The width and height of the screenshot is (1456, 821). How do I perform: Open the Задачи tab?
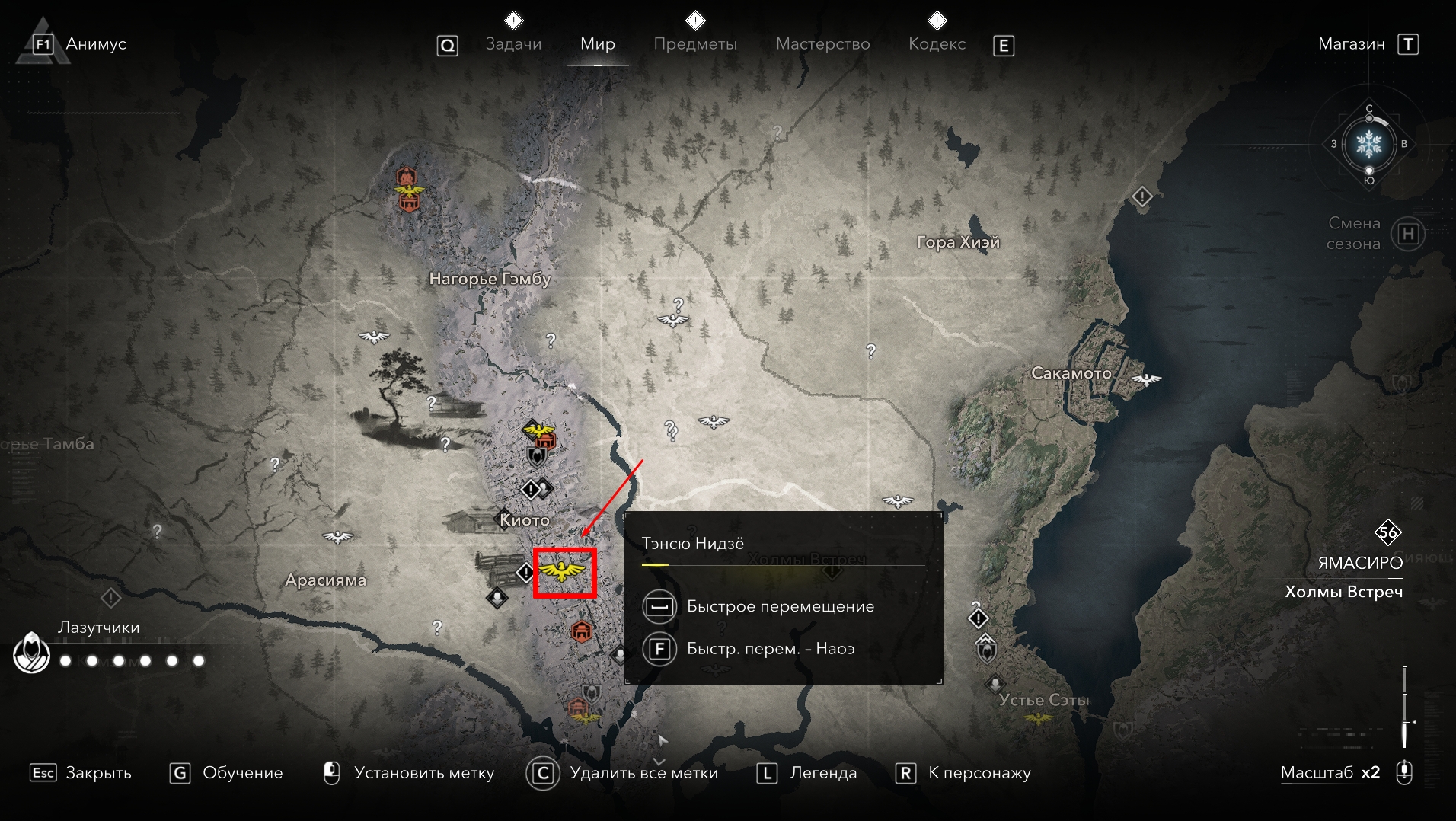click(x=513, y=44)
